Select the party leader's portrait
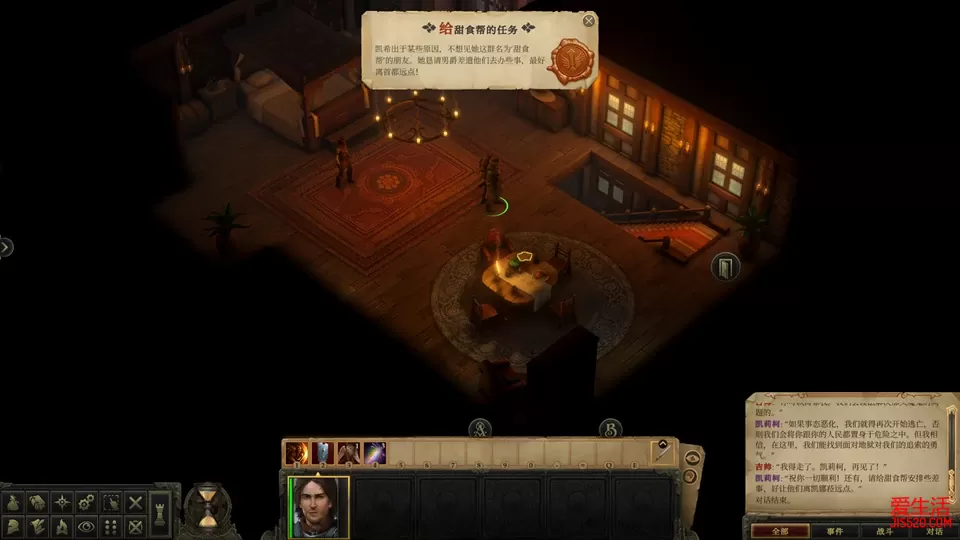Screen dimensions: 960x540 [x=319, y=506]
